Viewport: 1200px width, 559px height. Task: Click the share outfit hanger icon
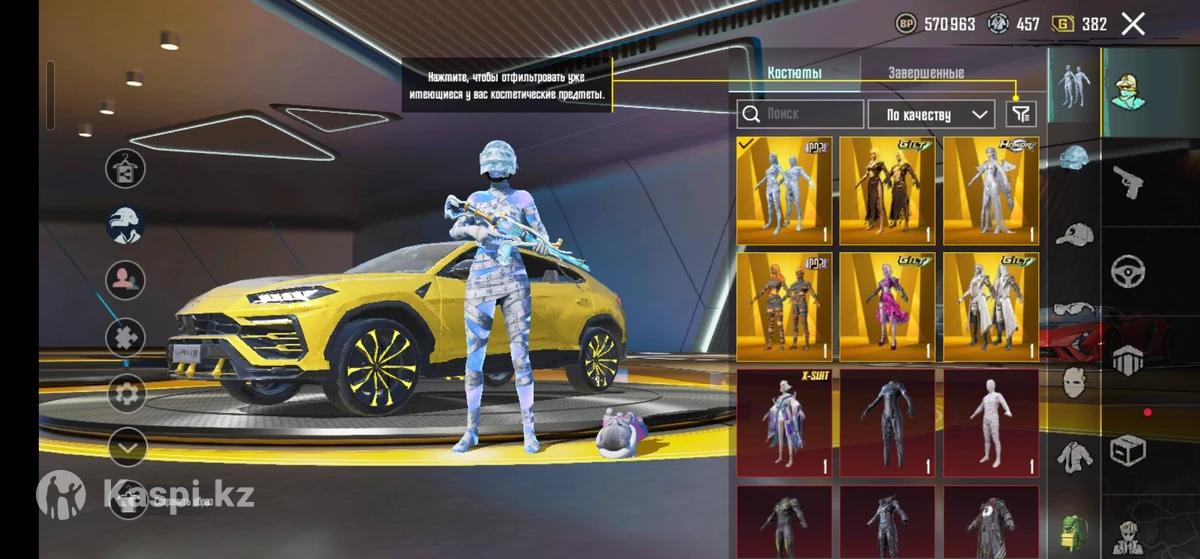coord(125,168)
